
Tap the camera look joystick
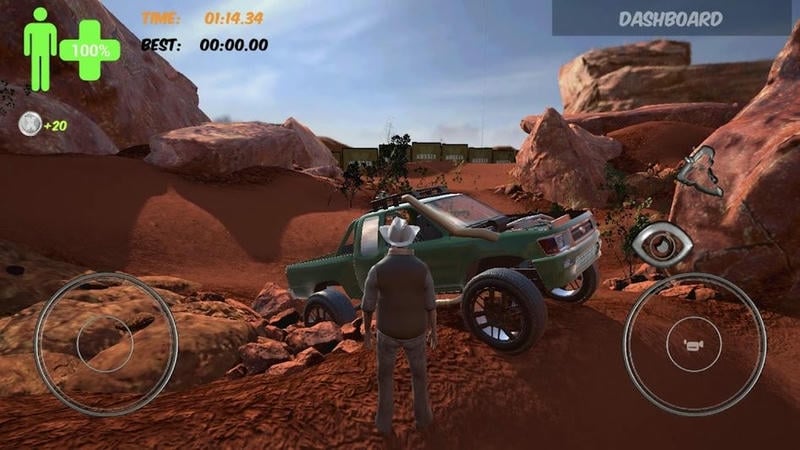(x=694, y=343)
